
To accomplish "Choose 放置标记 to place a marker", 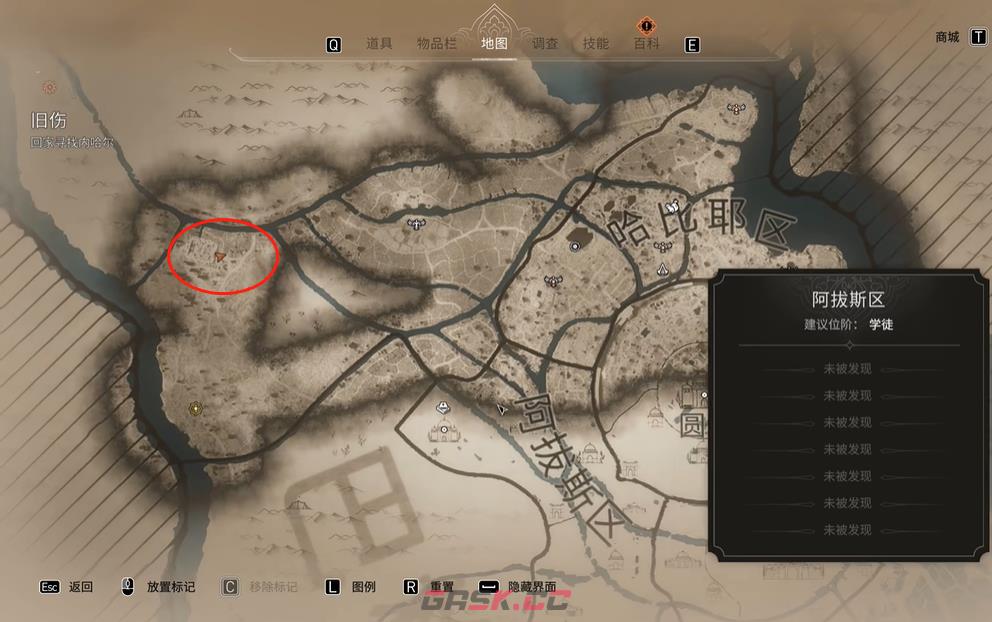I will 170,587.
